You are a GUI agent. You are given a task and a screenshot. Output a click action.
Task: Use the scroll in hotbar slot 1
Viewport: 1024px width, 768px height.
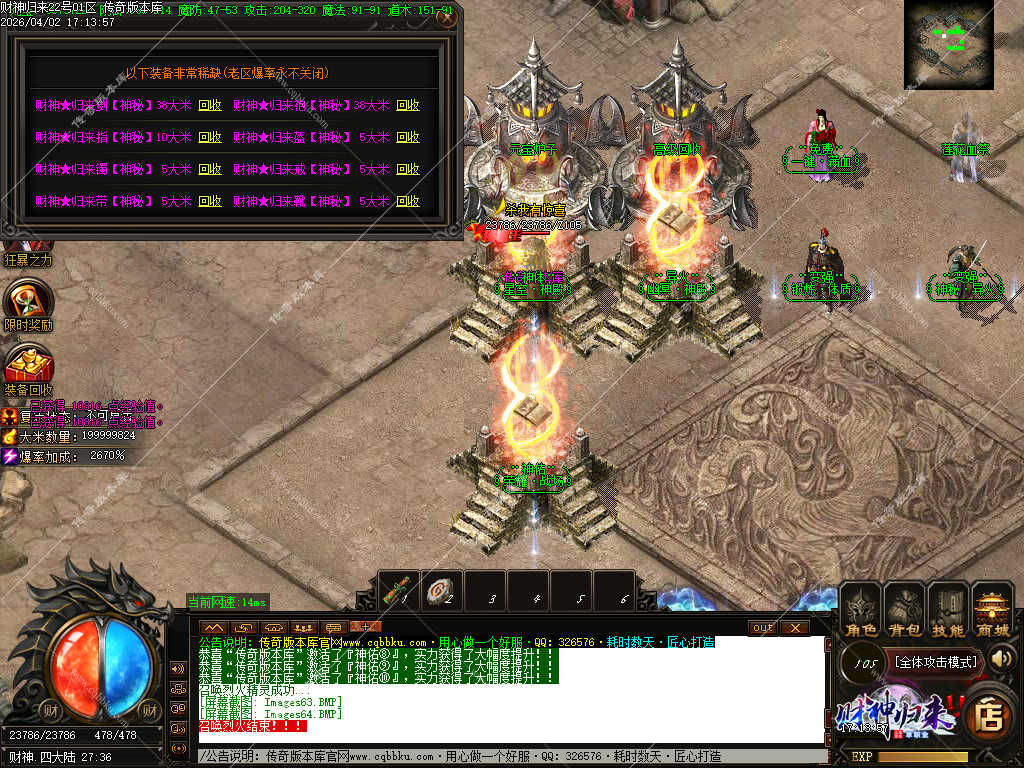(x=400, y=588)
